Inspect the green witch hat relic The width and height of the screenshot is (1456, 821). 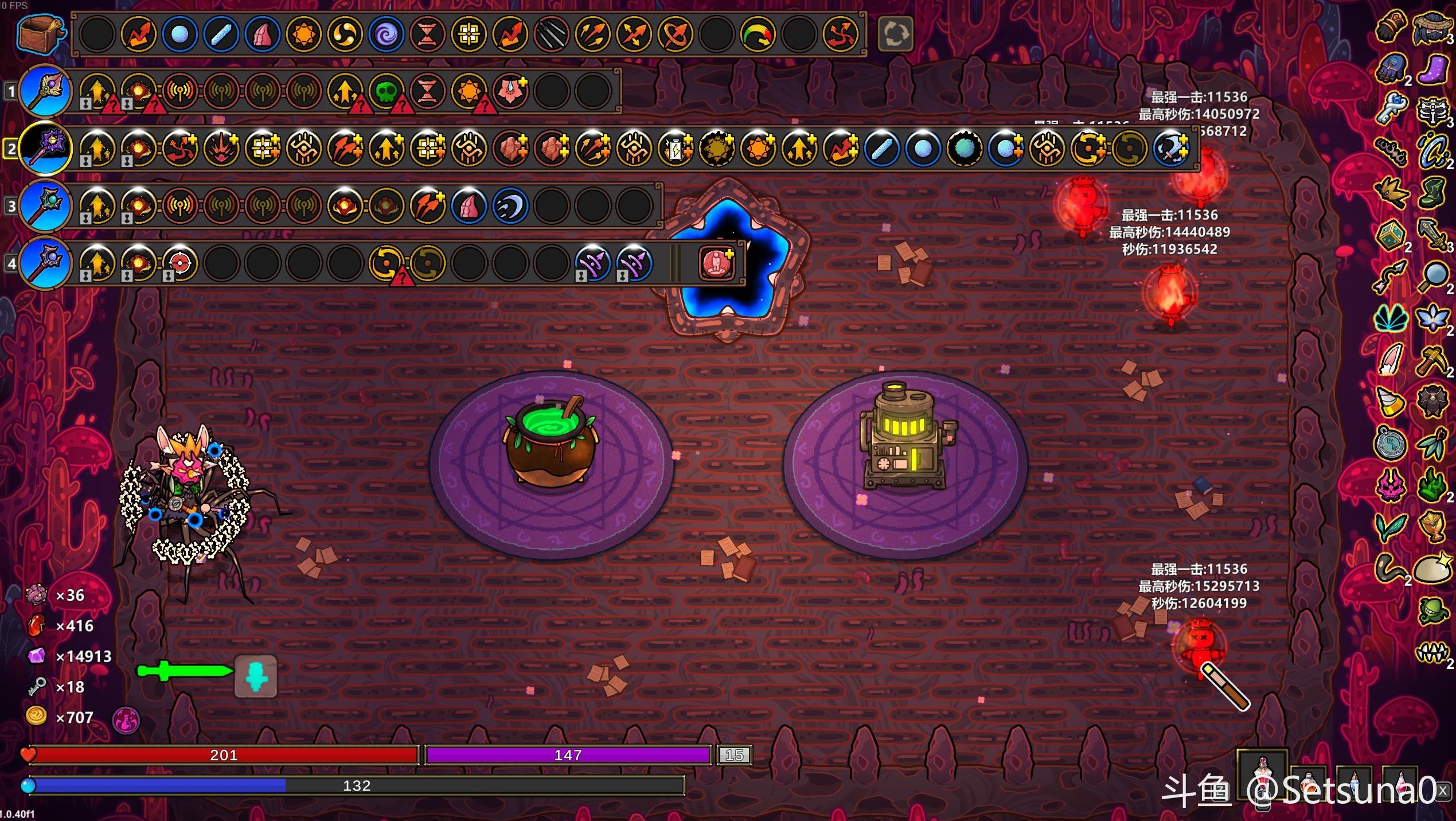click(1432, 193)
